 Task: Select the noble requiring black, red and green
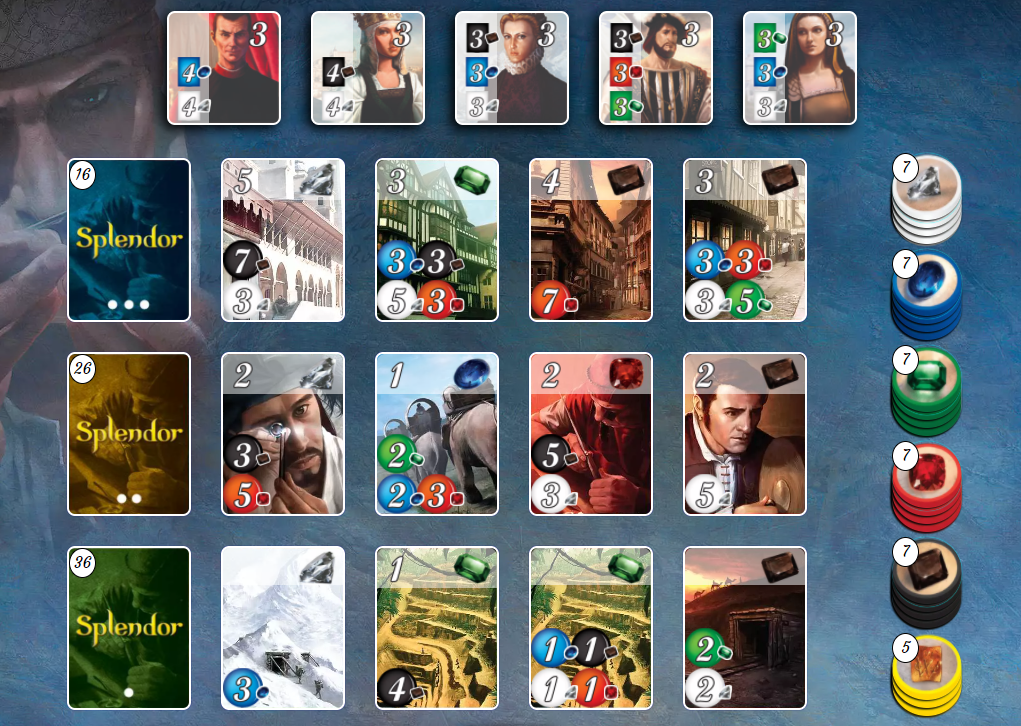[x=656, y=68]
